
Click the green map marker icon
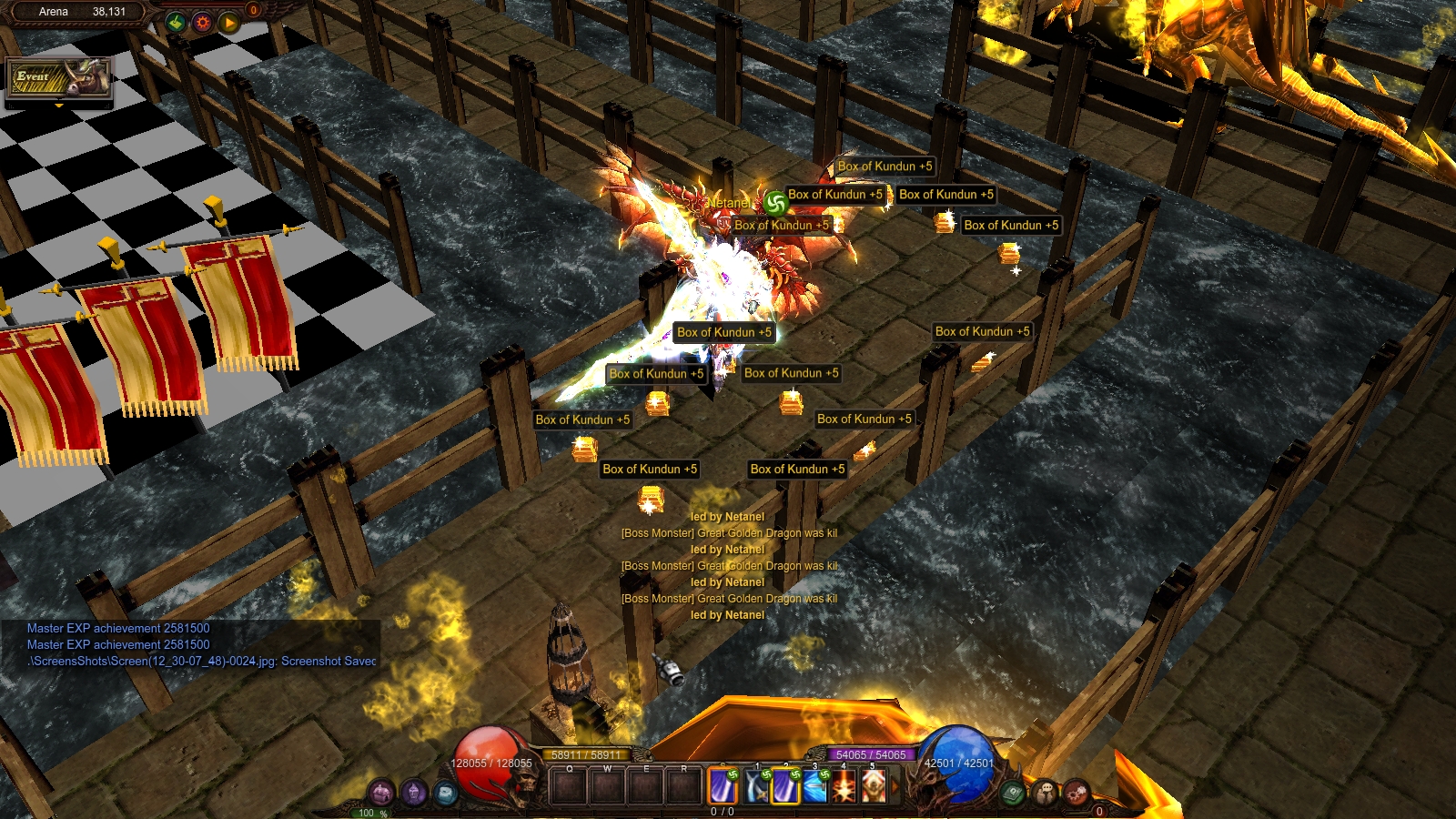(x=177, y=22)
